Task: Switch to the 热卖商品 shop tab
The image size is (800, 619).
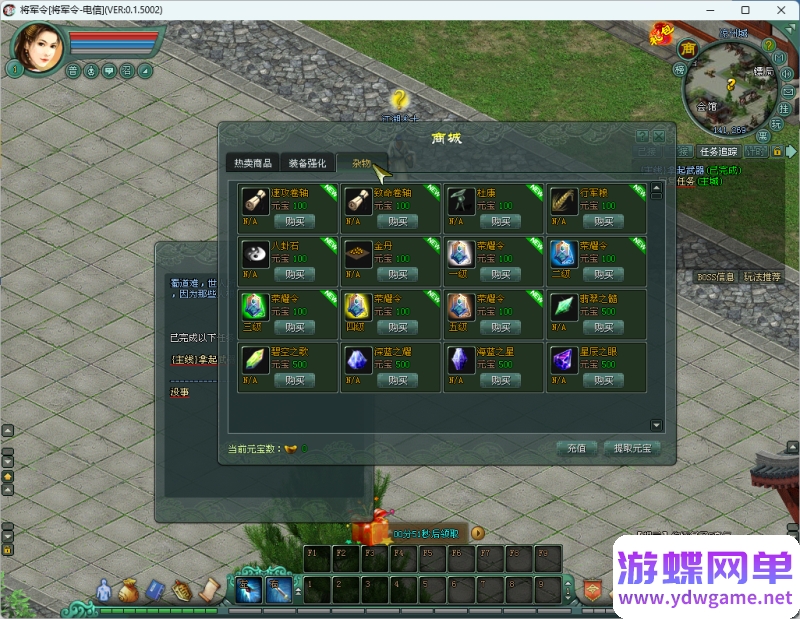Action: point(252,163)
